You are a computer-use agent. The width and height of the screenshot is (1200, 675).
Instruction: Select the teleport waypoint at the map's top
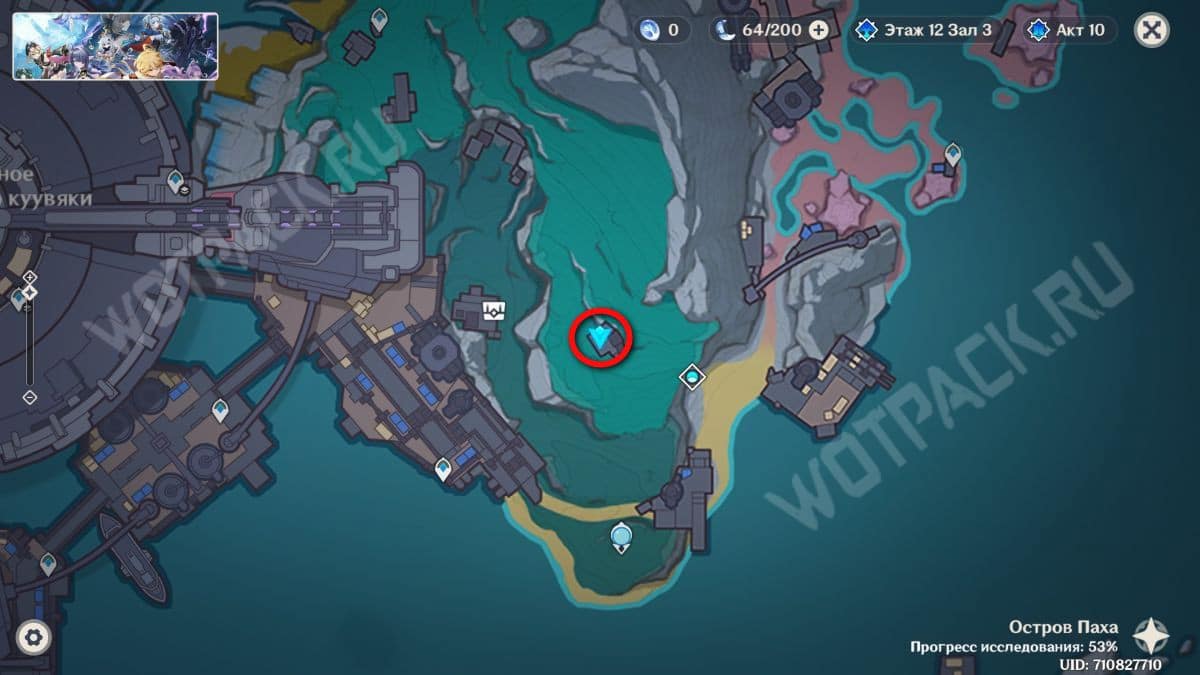click(x=379, y=18)
